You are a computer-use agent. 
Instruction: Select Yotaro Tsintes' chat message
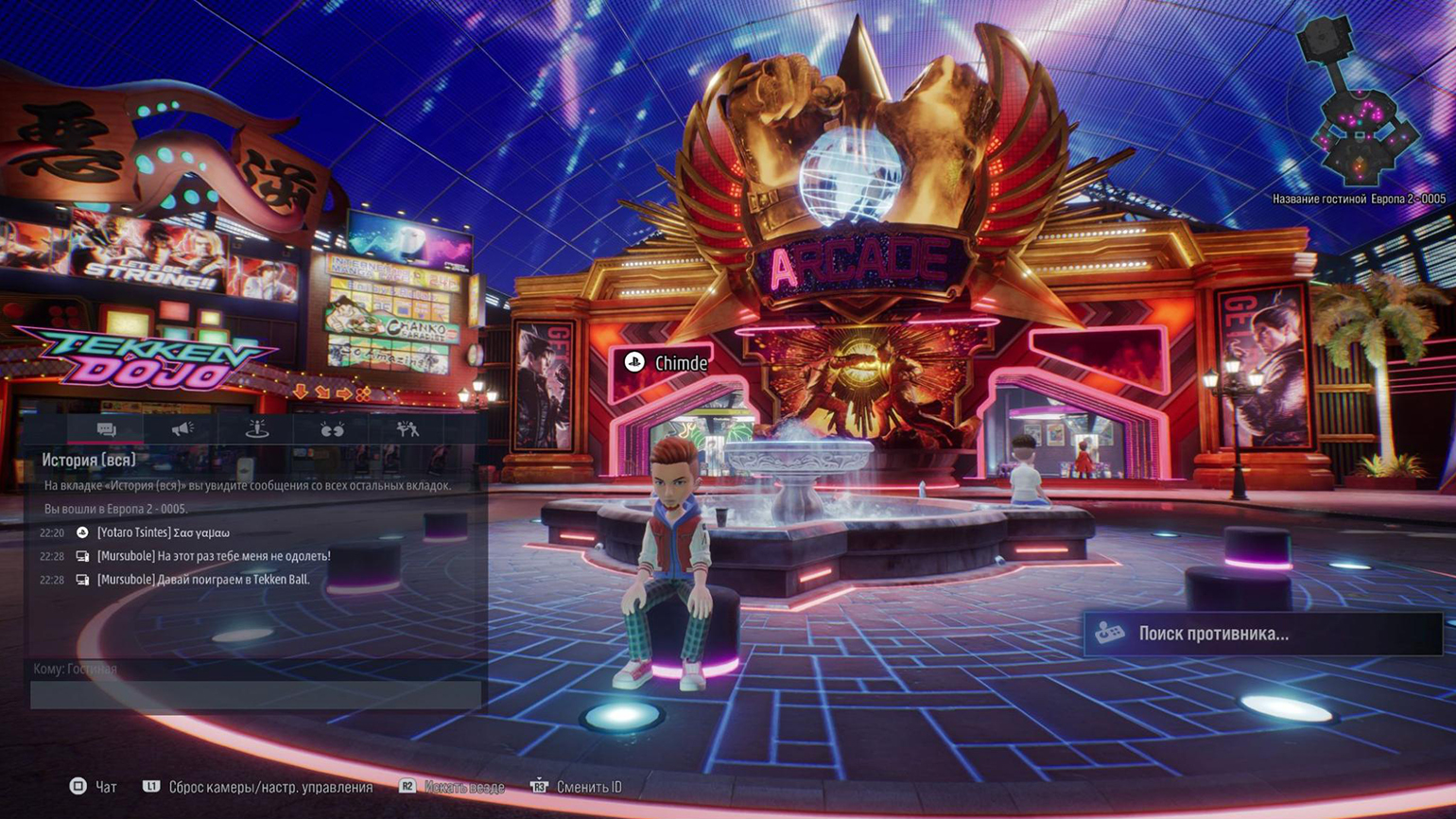(x=163, y=533)
